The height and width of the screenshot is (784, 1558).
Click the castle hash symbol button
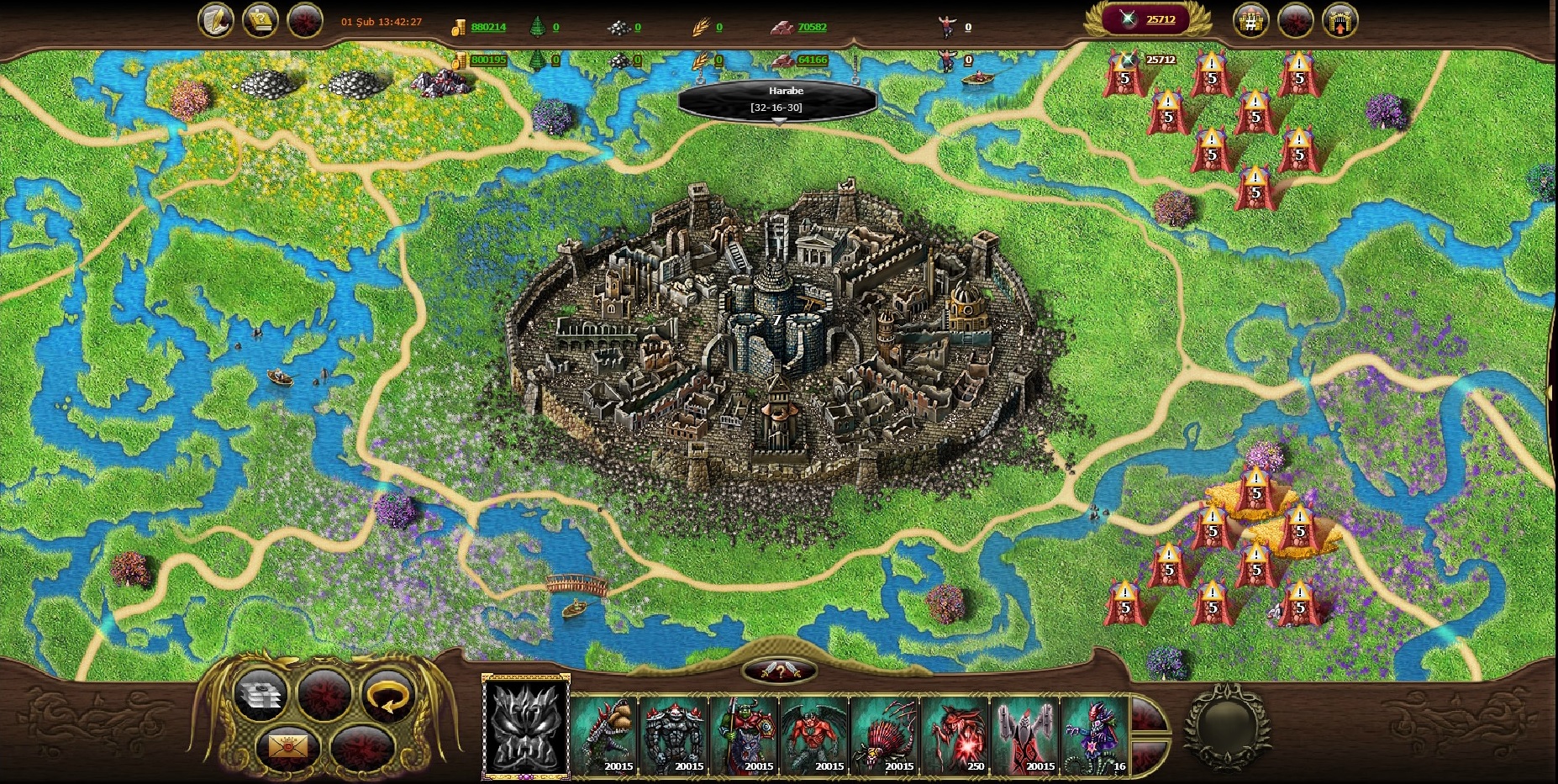click(x=1250, y=20)
